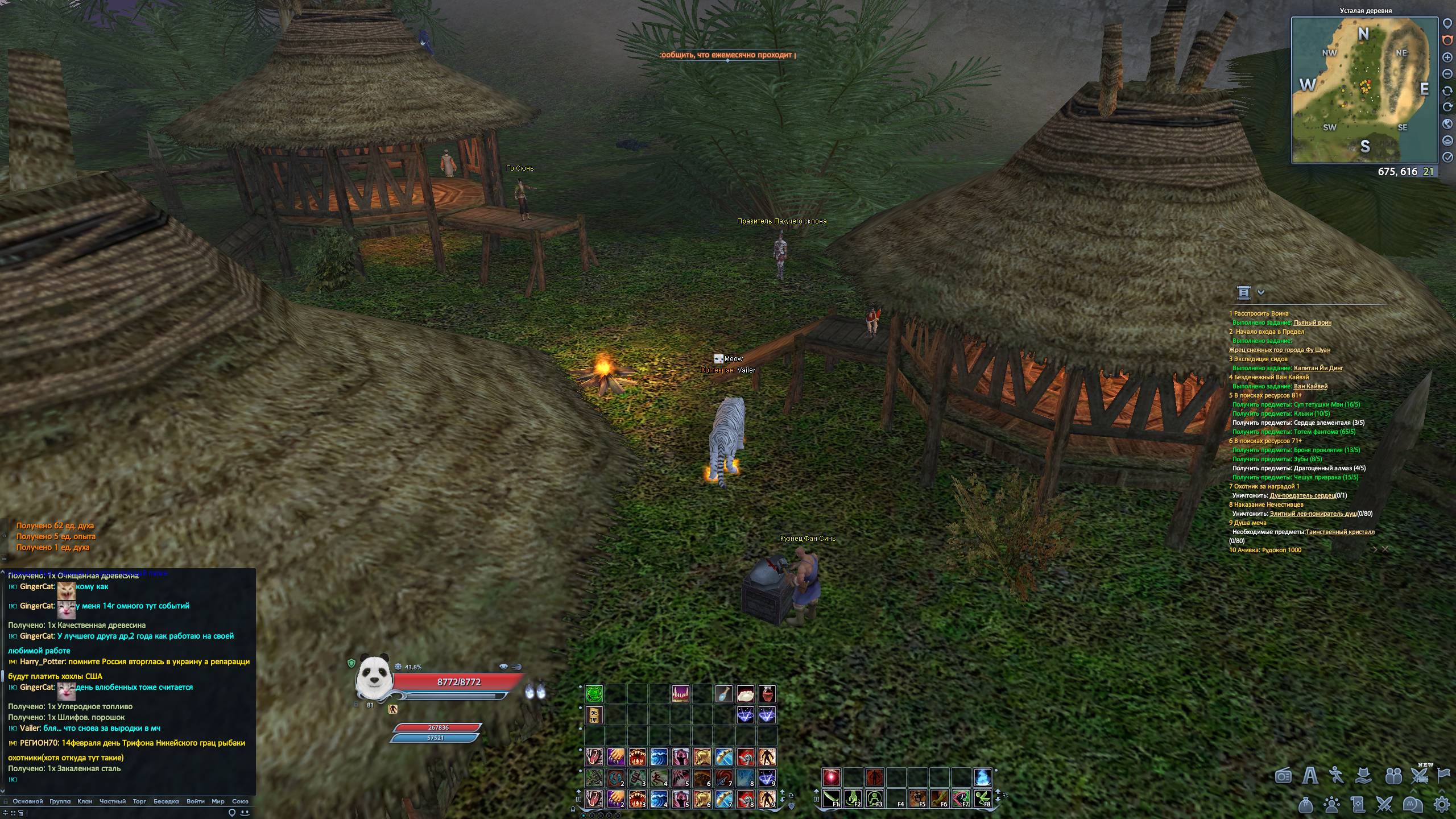The image size is (1456, 819).
Task: Open the radio icon panel
Action: (1283, 776)
